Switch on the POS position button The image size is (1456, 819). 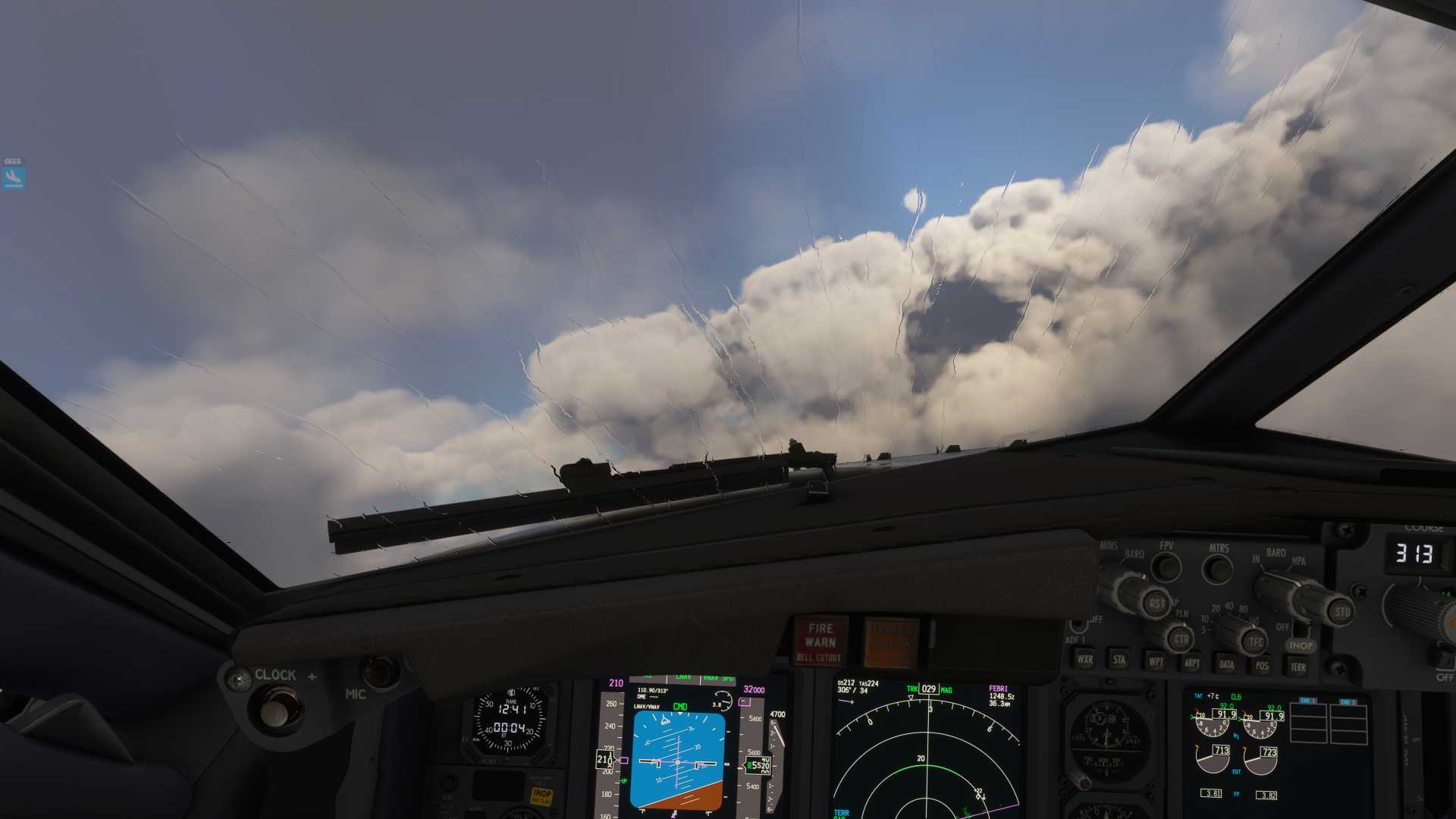click(1262, 666)
